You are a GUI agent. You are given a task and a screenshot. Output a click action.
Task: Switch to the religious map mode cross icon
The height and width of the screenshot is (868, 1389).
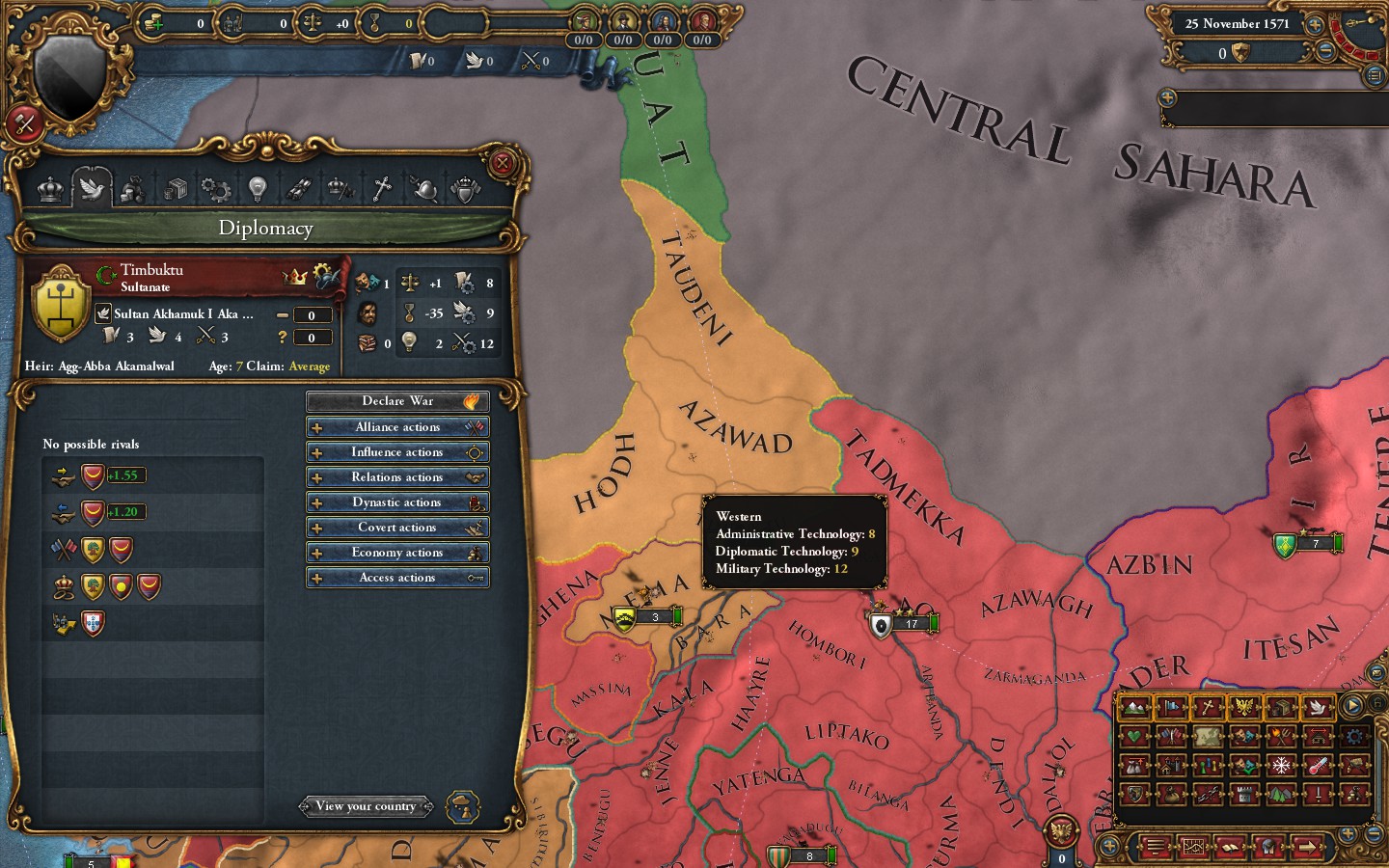click(x=1207, y=708)
